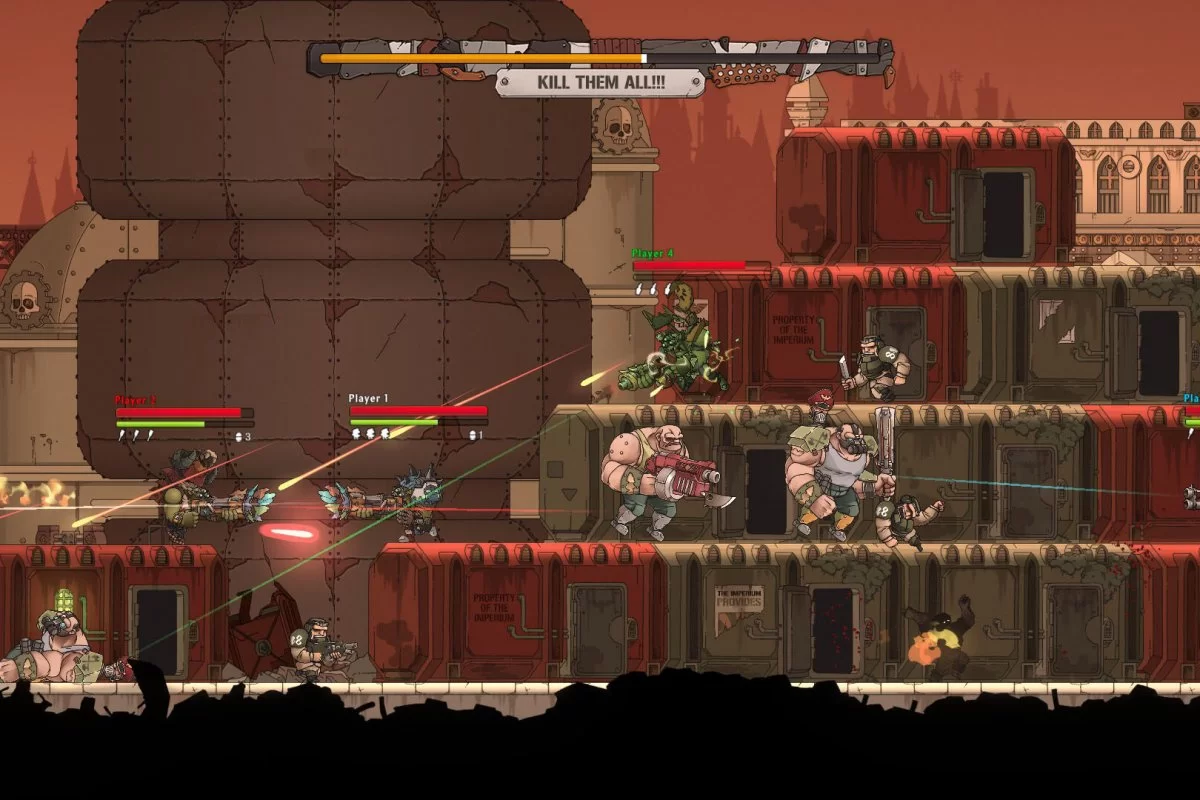Click the KILL THEM ALL objective banner

coord(600,82)
